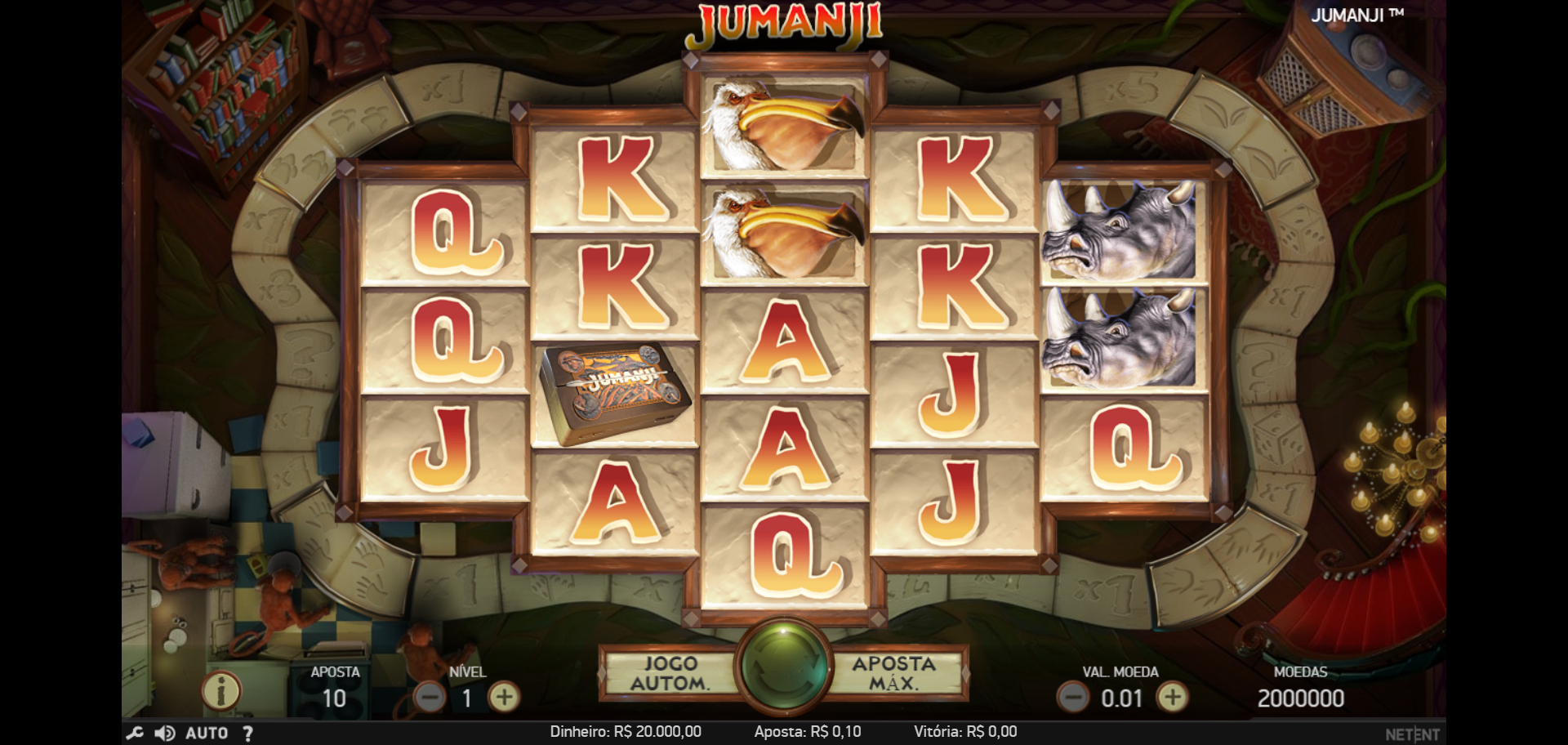This screenshot has width=1568, height=745.
Task: Toggle sound with the speaker icon
Action: (164, 733)
